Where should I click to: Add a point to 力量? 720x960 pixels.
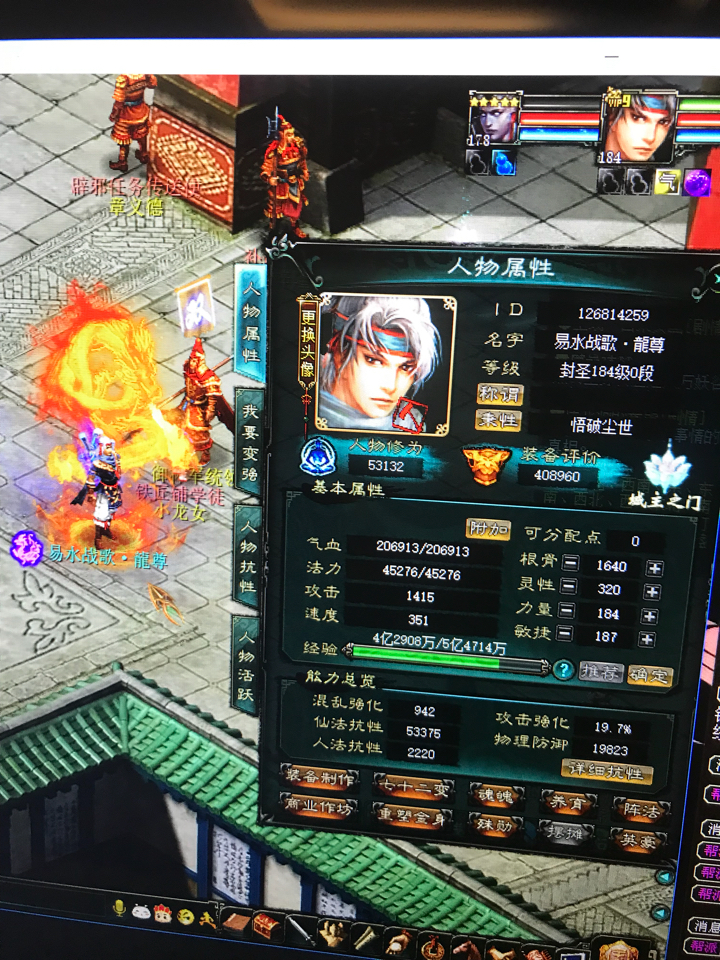click(x=654, y=614)
